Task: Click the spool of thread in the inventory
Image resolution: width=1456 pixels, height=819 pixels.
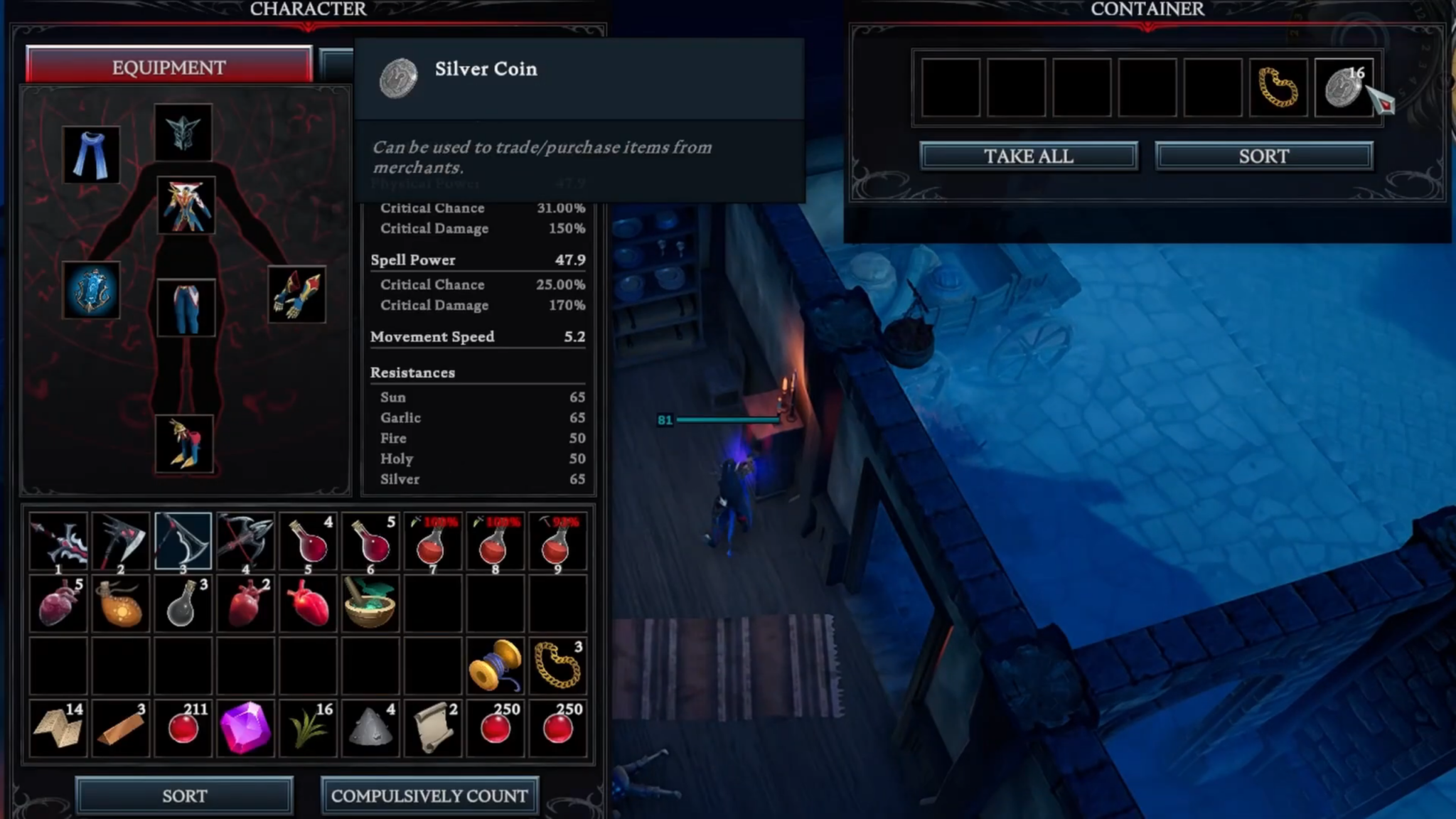Action: (495, 665)
